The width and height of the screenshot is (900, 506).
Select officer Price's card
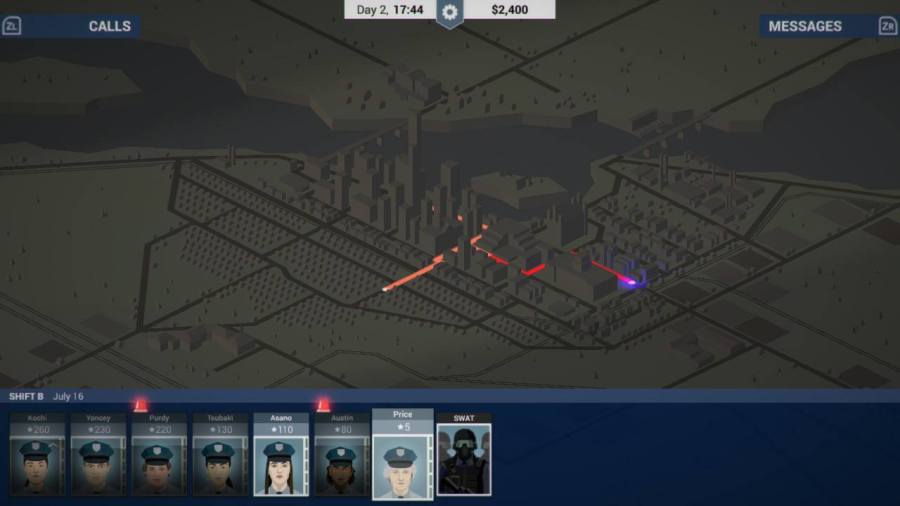pos(403,455)
